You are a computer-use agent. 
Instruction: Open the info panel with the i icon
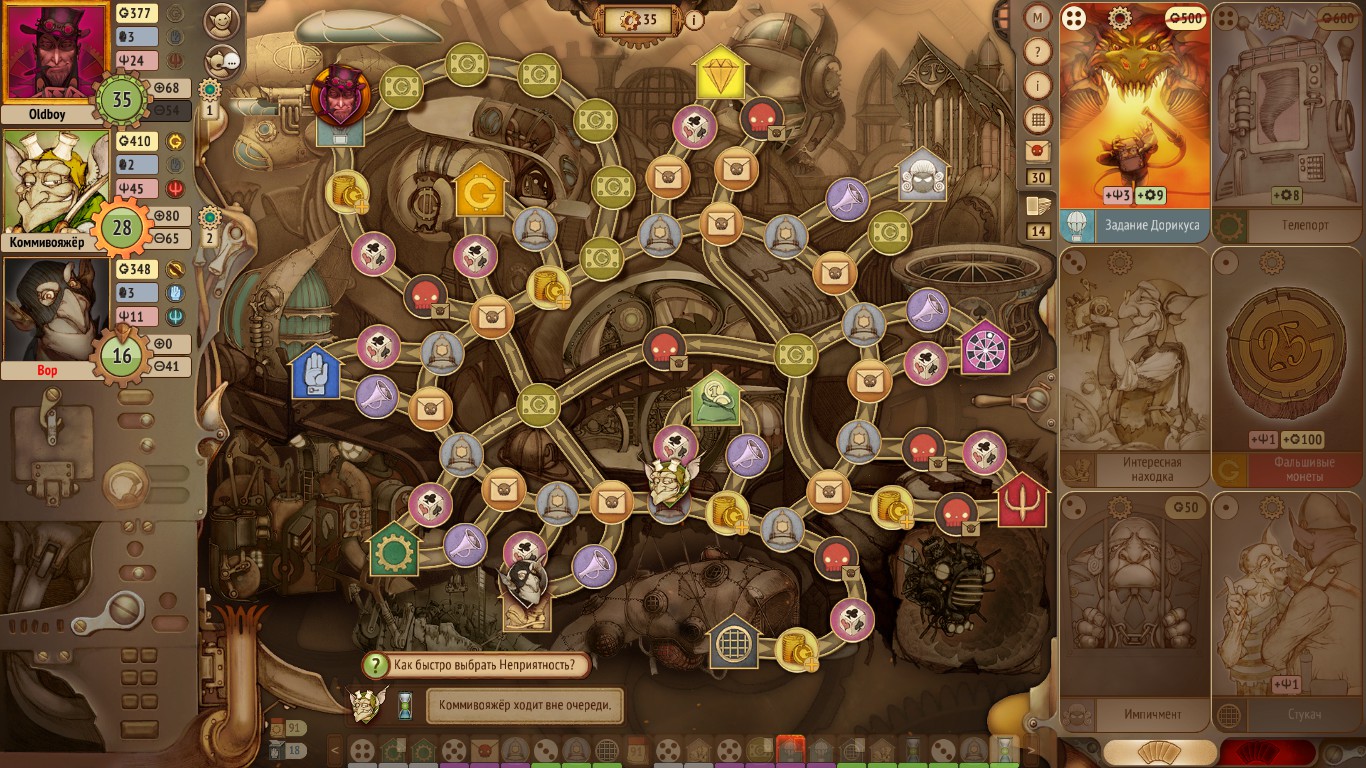tap(1037, 83)
